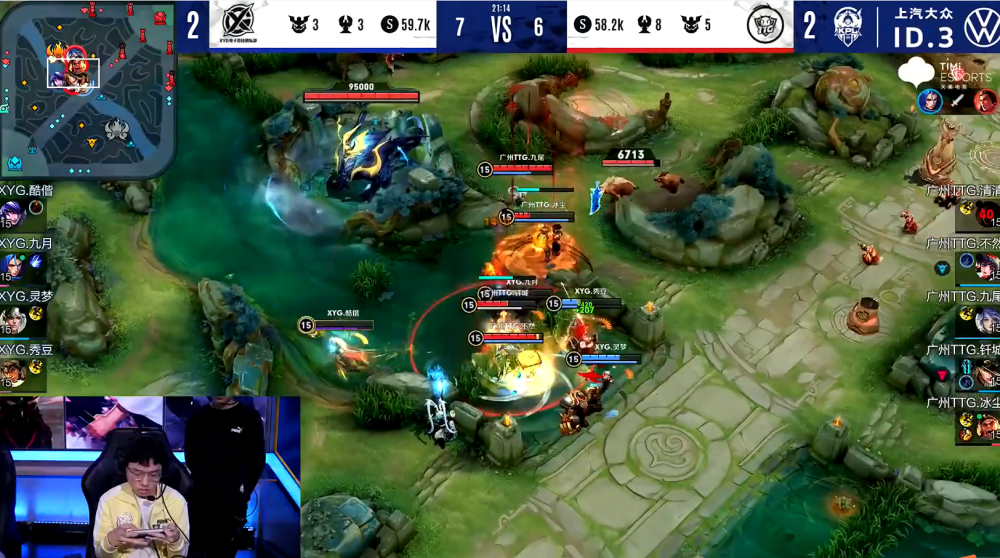Open the player webcam feed overlay
Viewport: 1000px width, 558px height.
pyautogui.click(x=150, y=477)
